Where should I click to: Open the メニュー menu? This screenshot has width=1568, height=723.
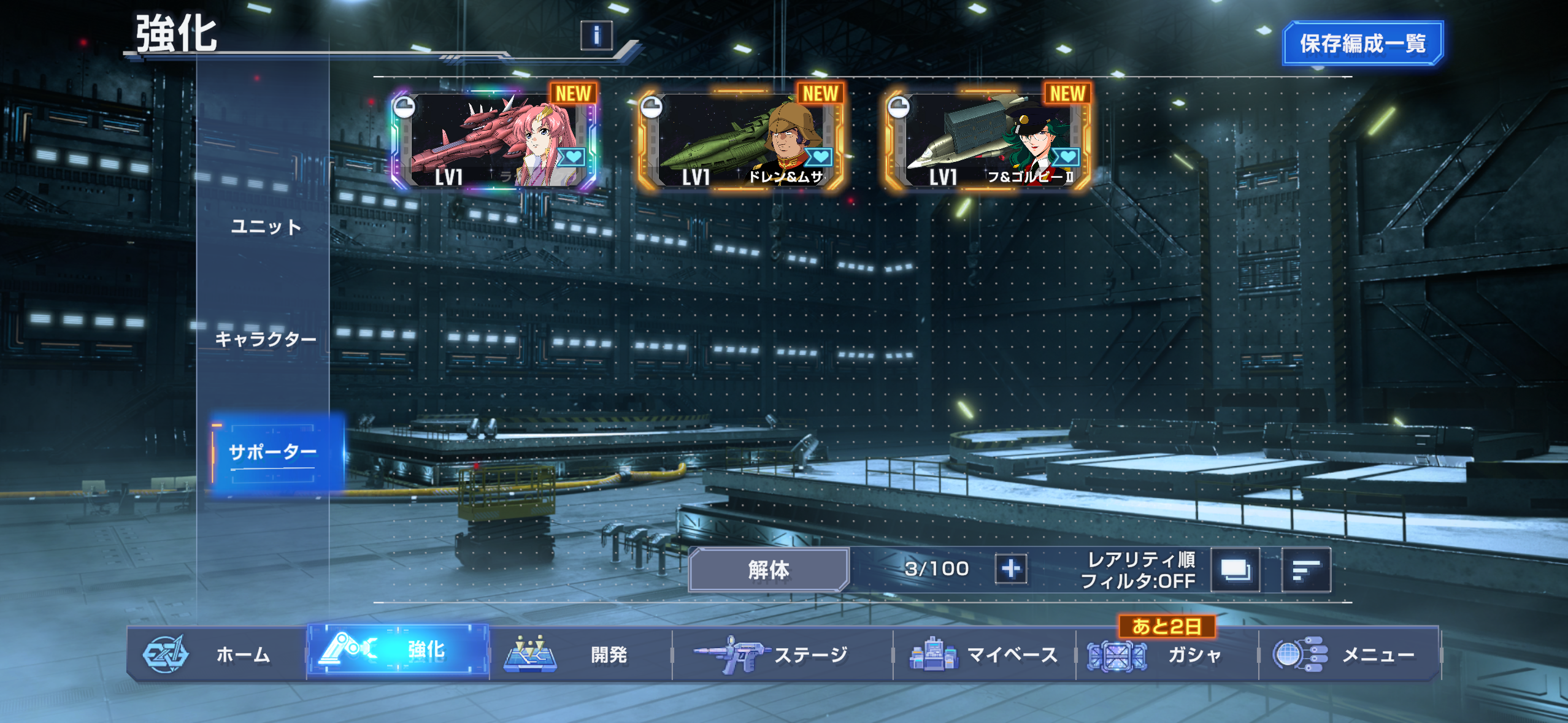click(x=1348, y=654)
